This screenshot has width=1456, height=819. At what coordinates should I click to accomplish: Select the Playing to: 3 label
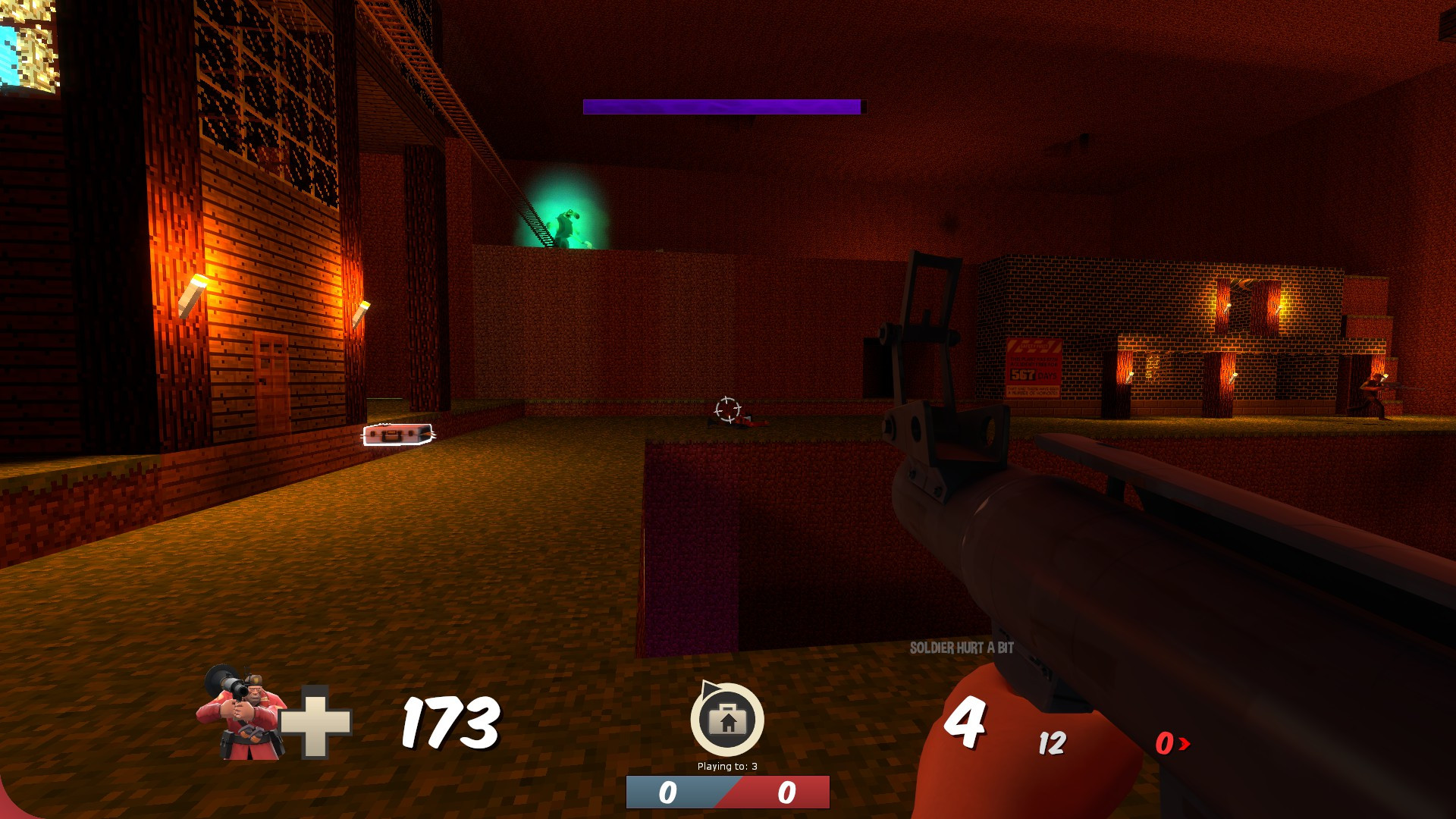(x=726, y=767)
